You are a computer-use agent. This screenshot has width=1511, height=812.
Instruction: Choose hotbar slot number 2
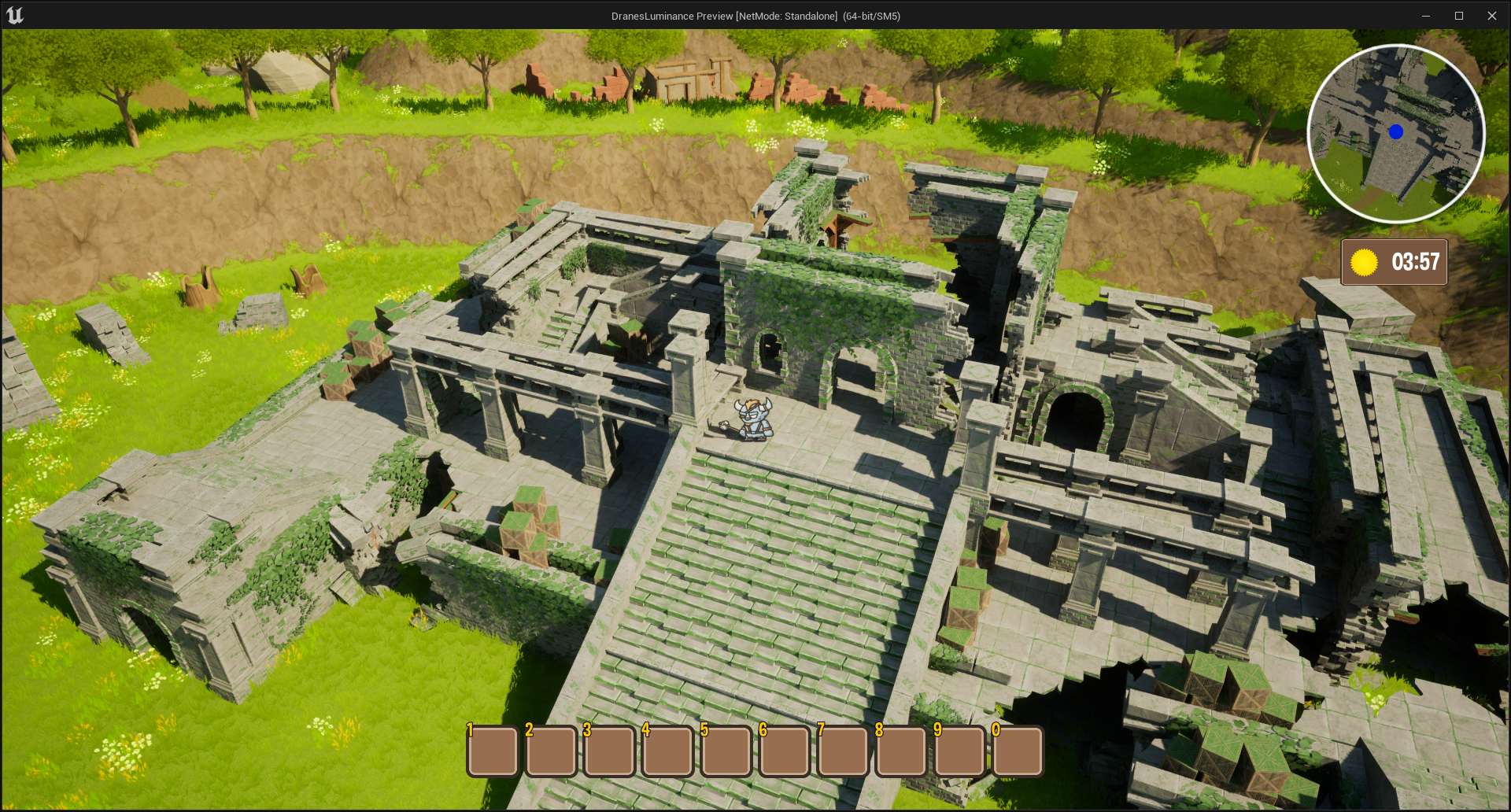(x=551, y=751)
